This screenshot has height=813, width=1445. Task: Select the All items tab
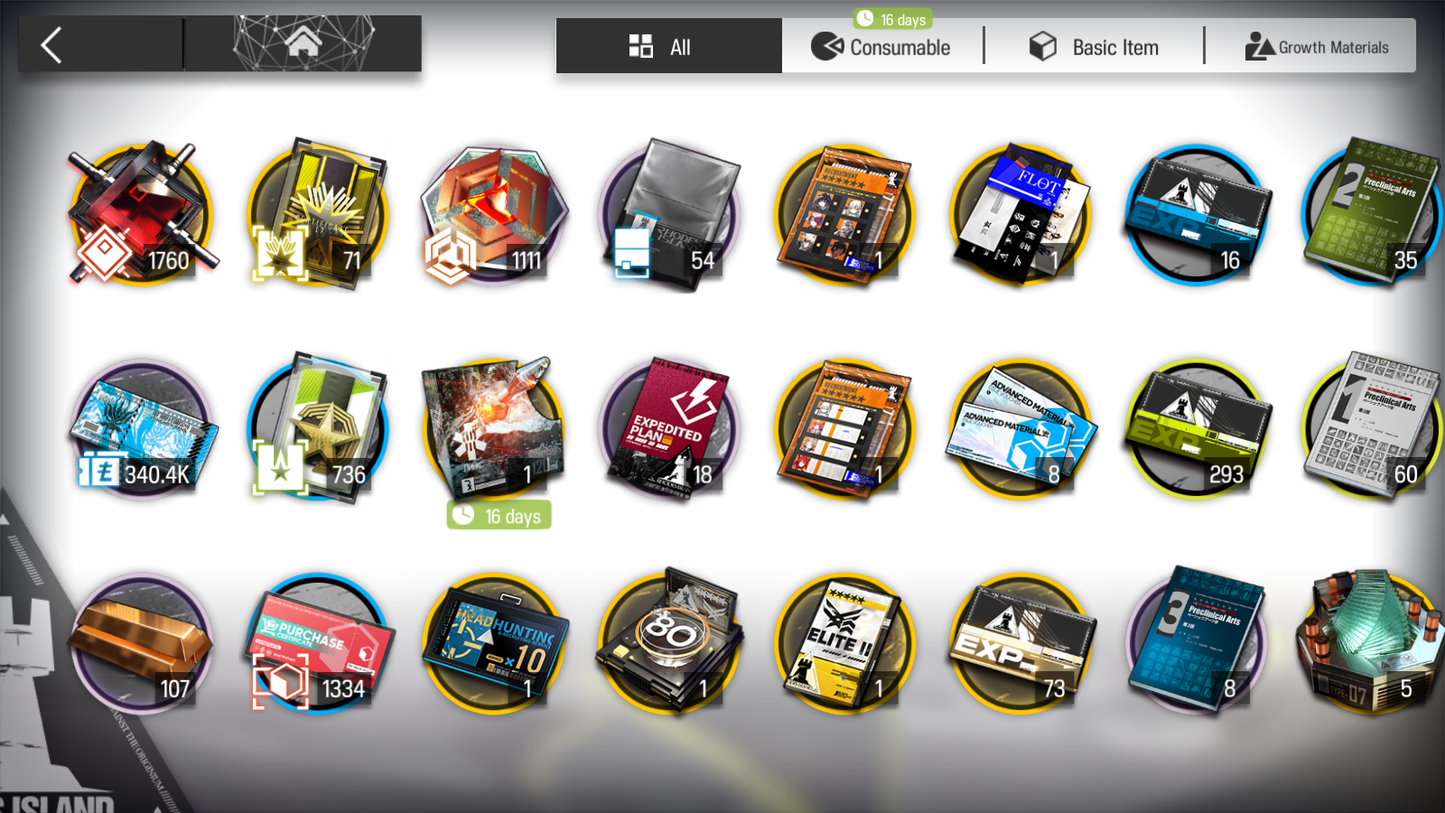[x=668, y=46]
